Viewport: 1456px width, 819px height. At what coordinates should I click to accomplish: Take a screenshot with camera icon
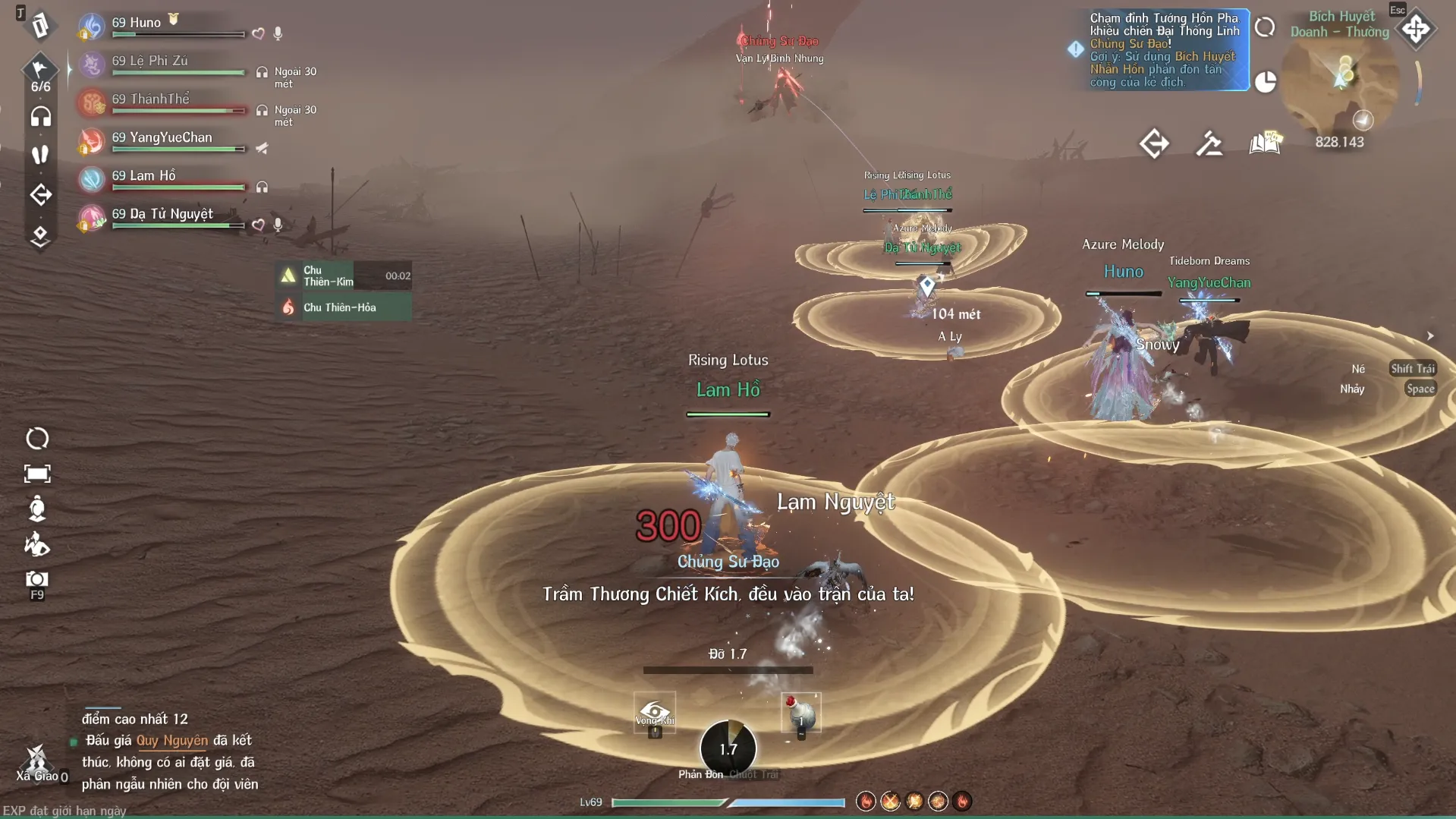(36, 580)
